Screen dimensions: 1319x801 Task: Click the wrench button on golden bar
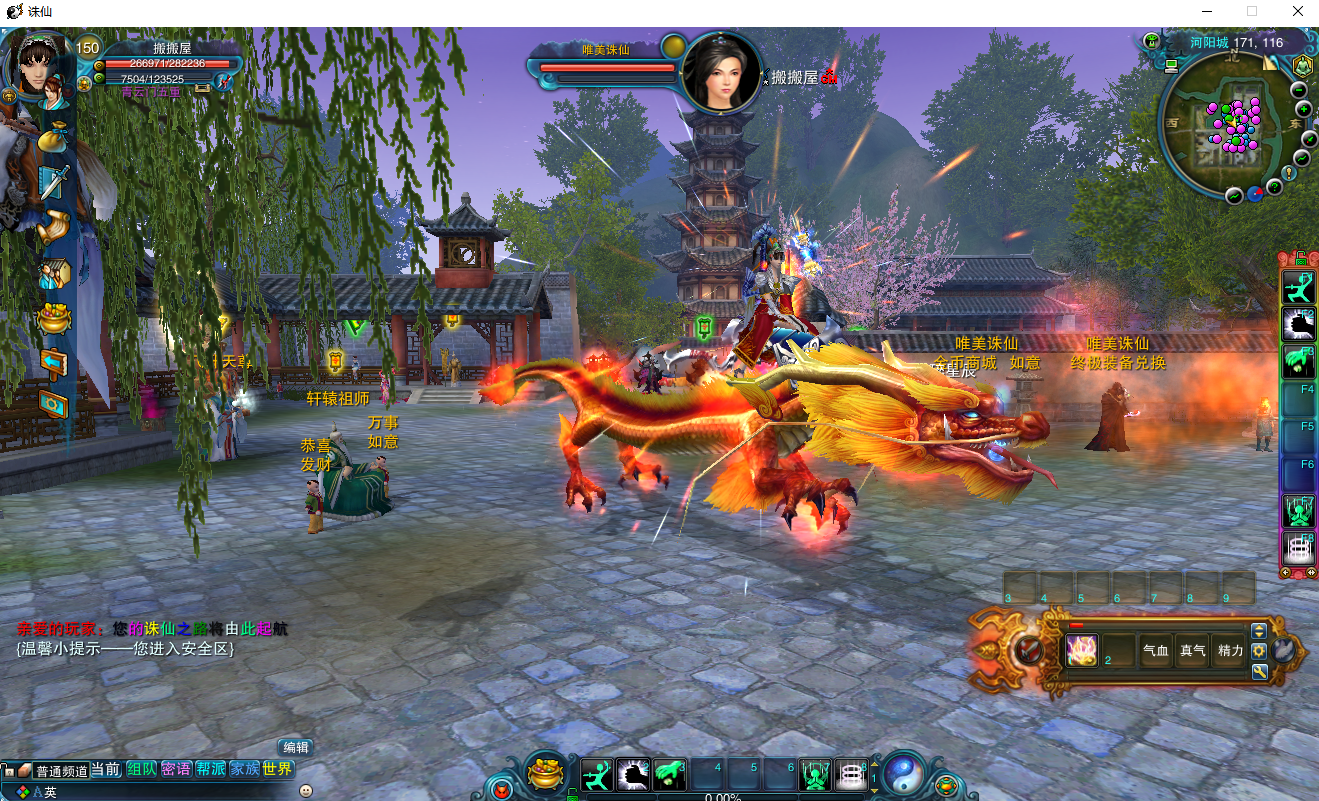[1259, 671]
